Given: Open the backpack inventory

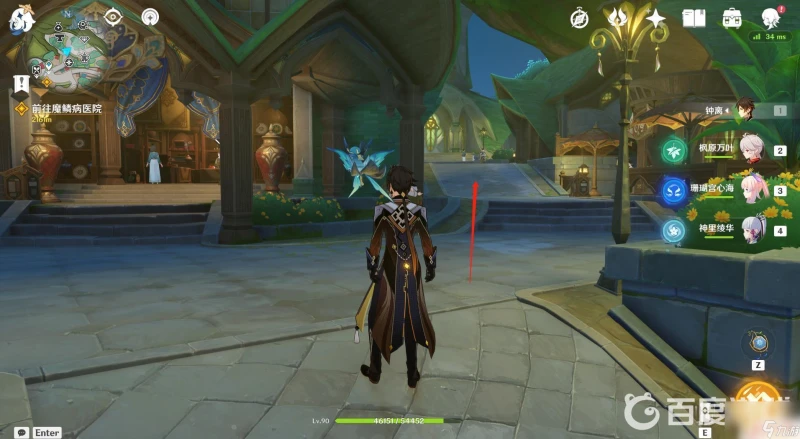Looking at the screenshot, I should 731,18.
